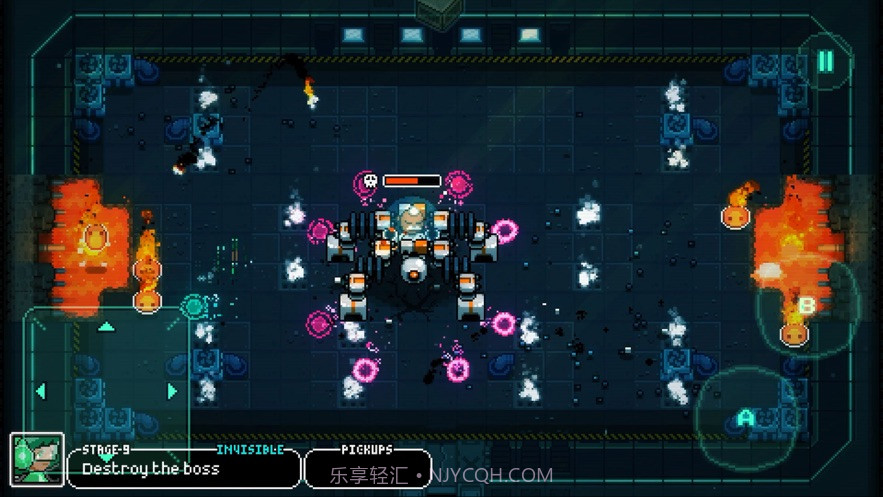This screenshot has width=883, height=497.
Task: Tap the right arrow on the d-pad
Action: tap(172, 391)
